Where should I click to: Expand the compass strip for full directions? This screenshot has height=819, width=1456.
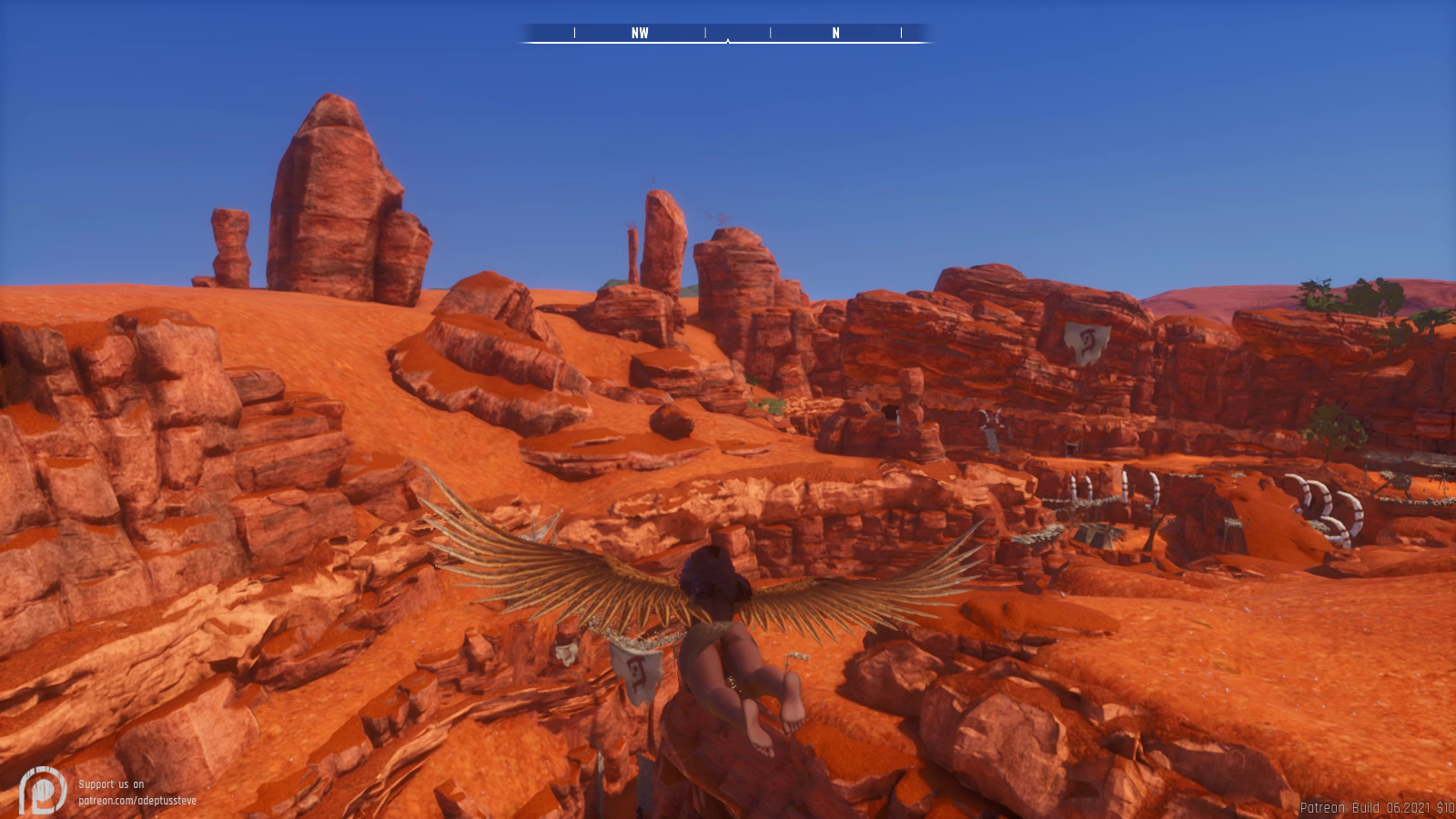(x=728, y=33)
